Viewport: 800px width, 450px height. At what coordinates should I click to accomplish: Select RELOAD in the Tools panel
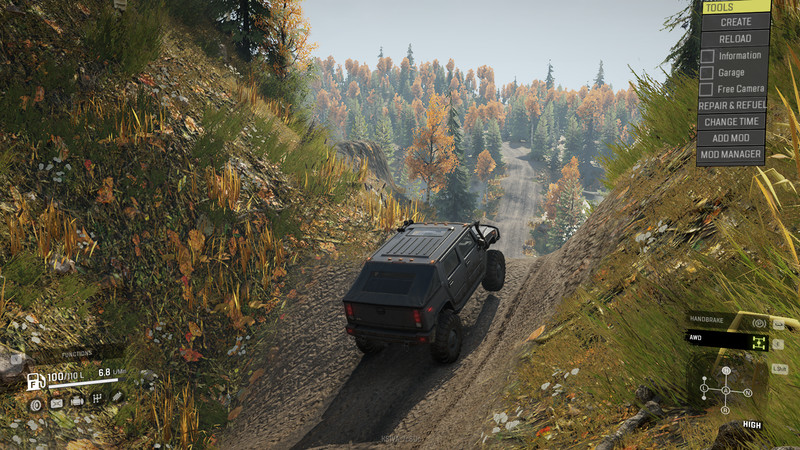(x=735, y=38)
